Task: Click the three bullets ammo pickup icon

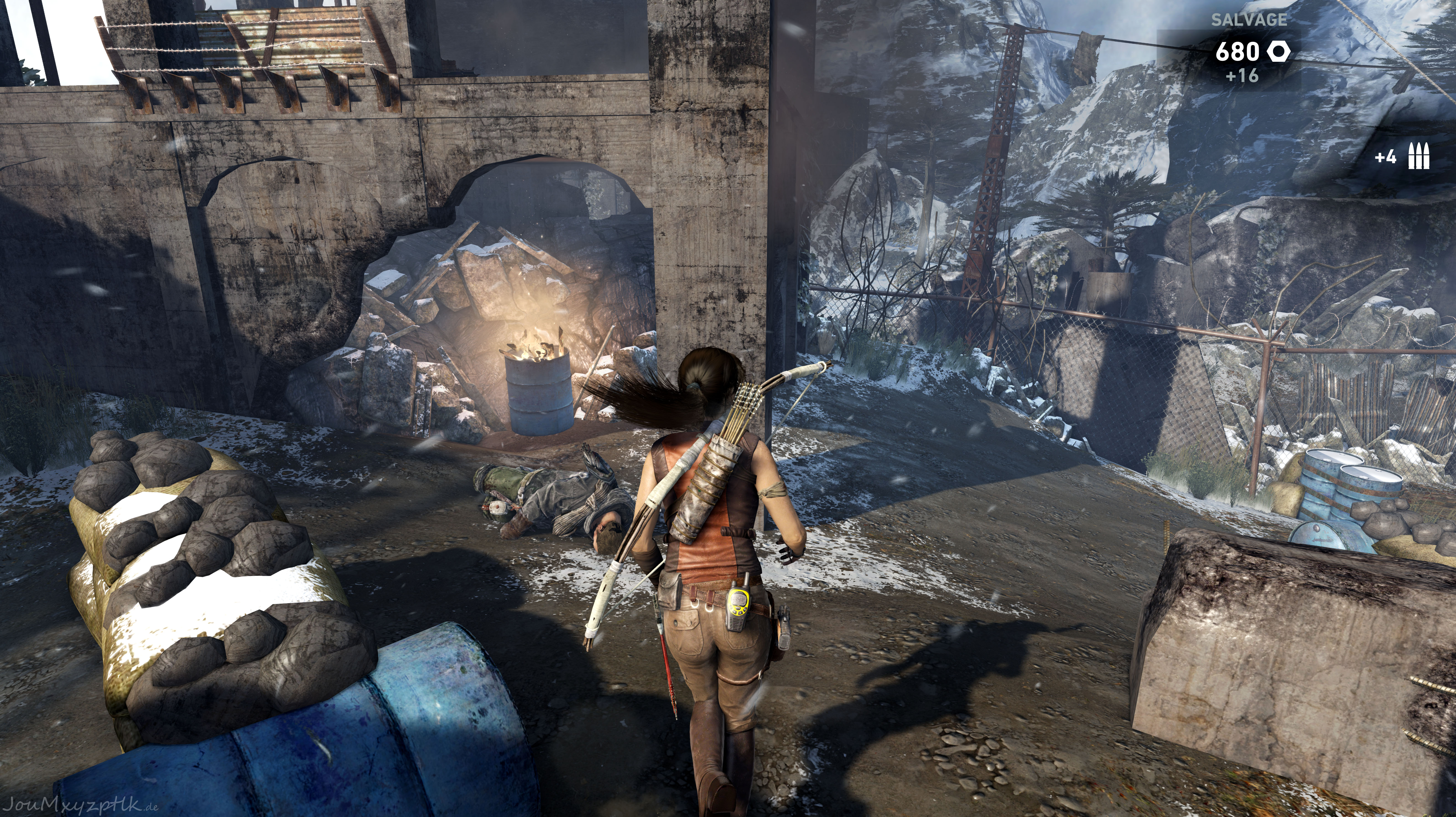Action: (x=1419, y=157)
